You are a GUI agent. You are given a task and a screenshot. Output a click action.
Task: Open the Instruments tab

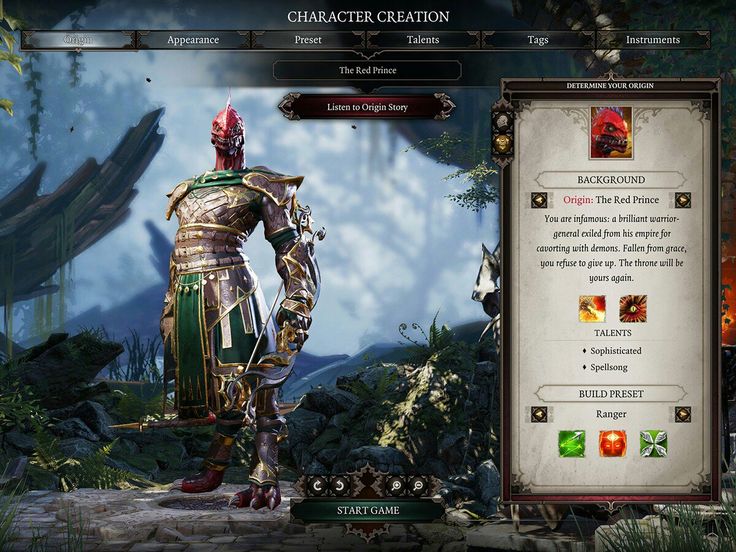(653, 40)
